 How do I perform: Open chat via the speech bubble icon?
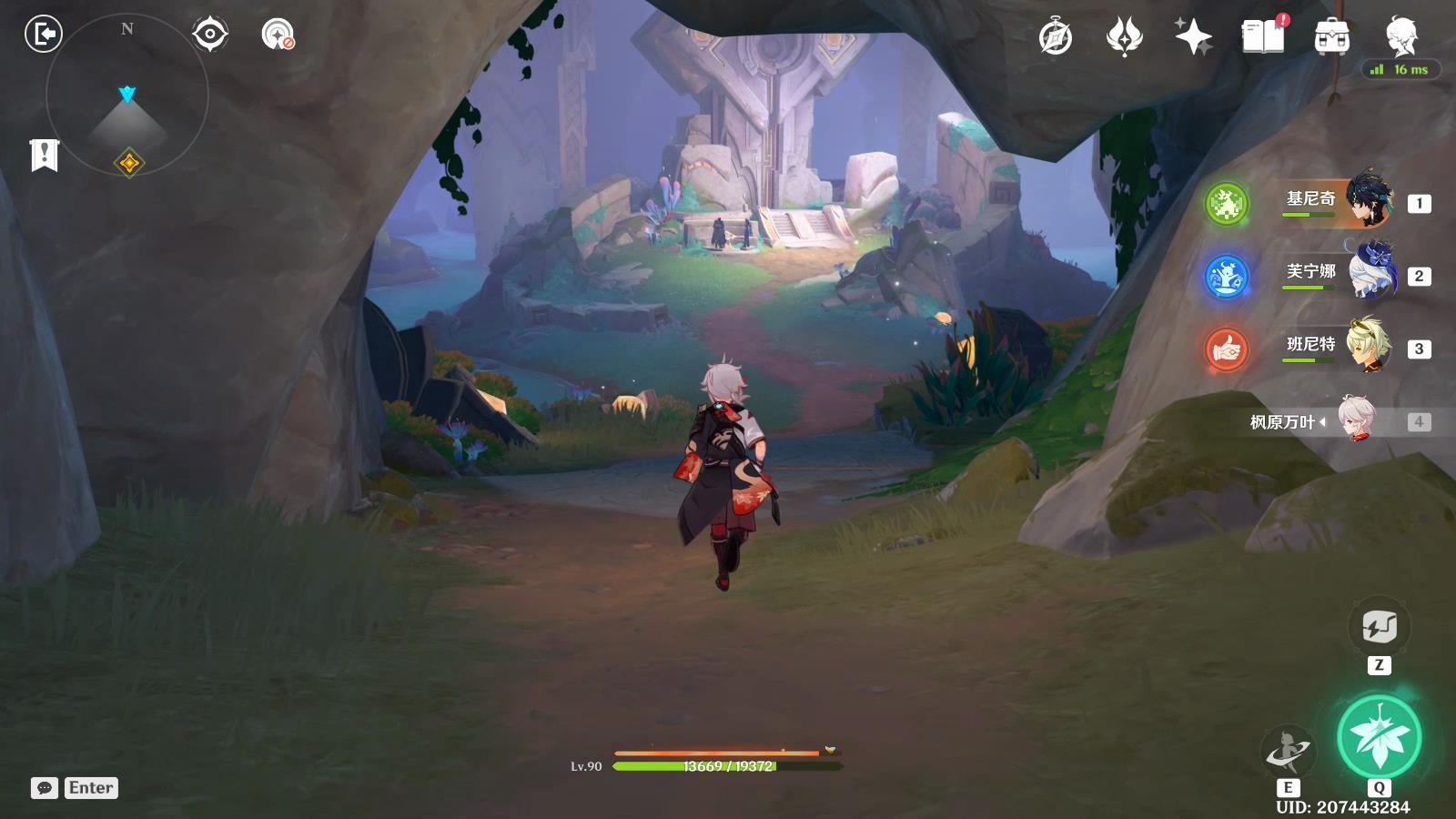point(45,788)
